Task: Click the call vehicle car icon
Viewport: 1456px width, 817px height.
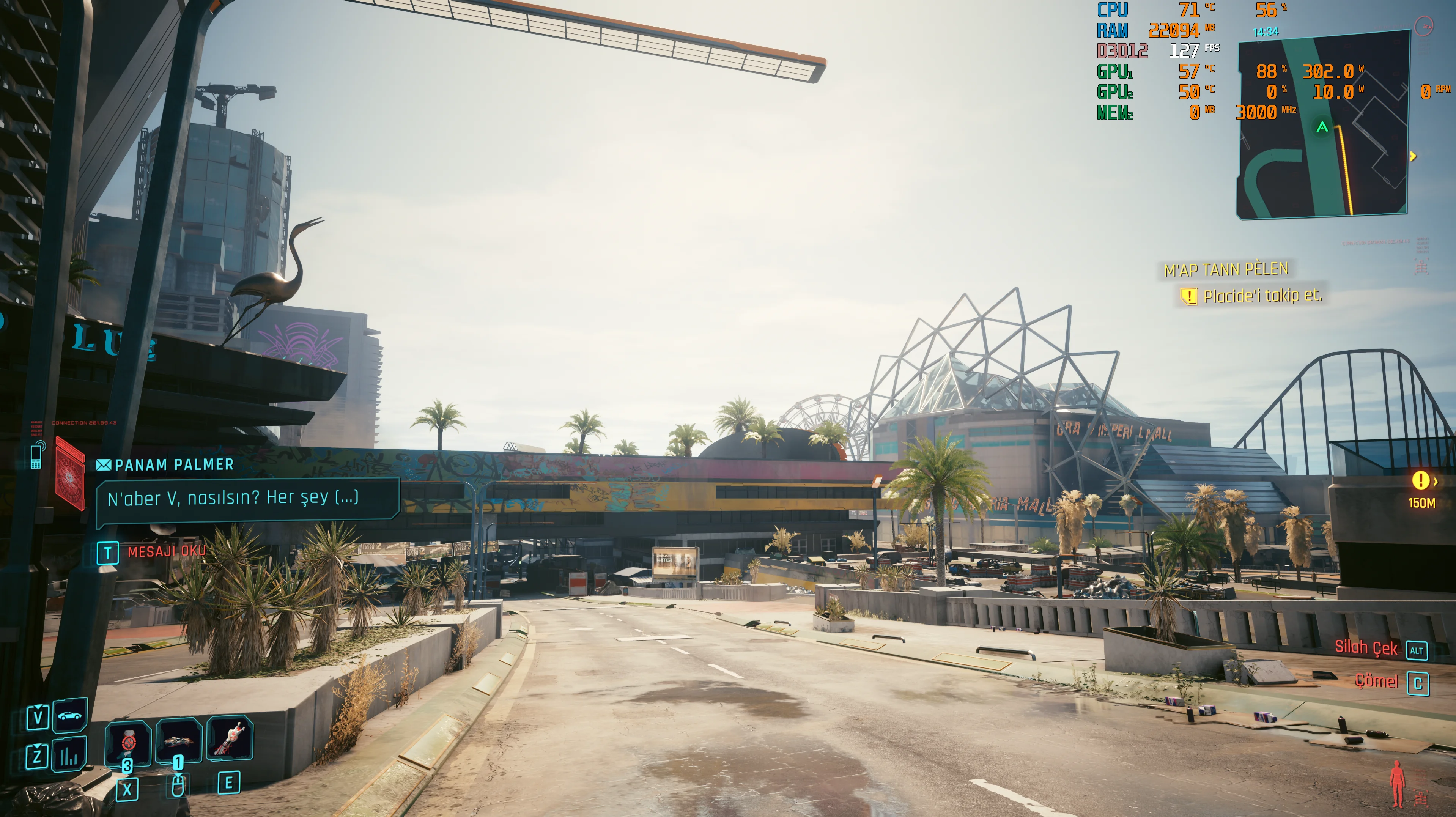Action: (69, 716)
